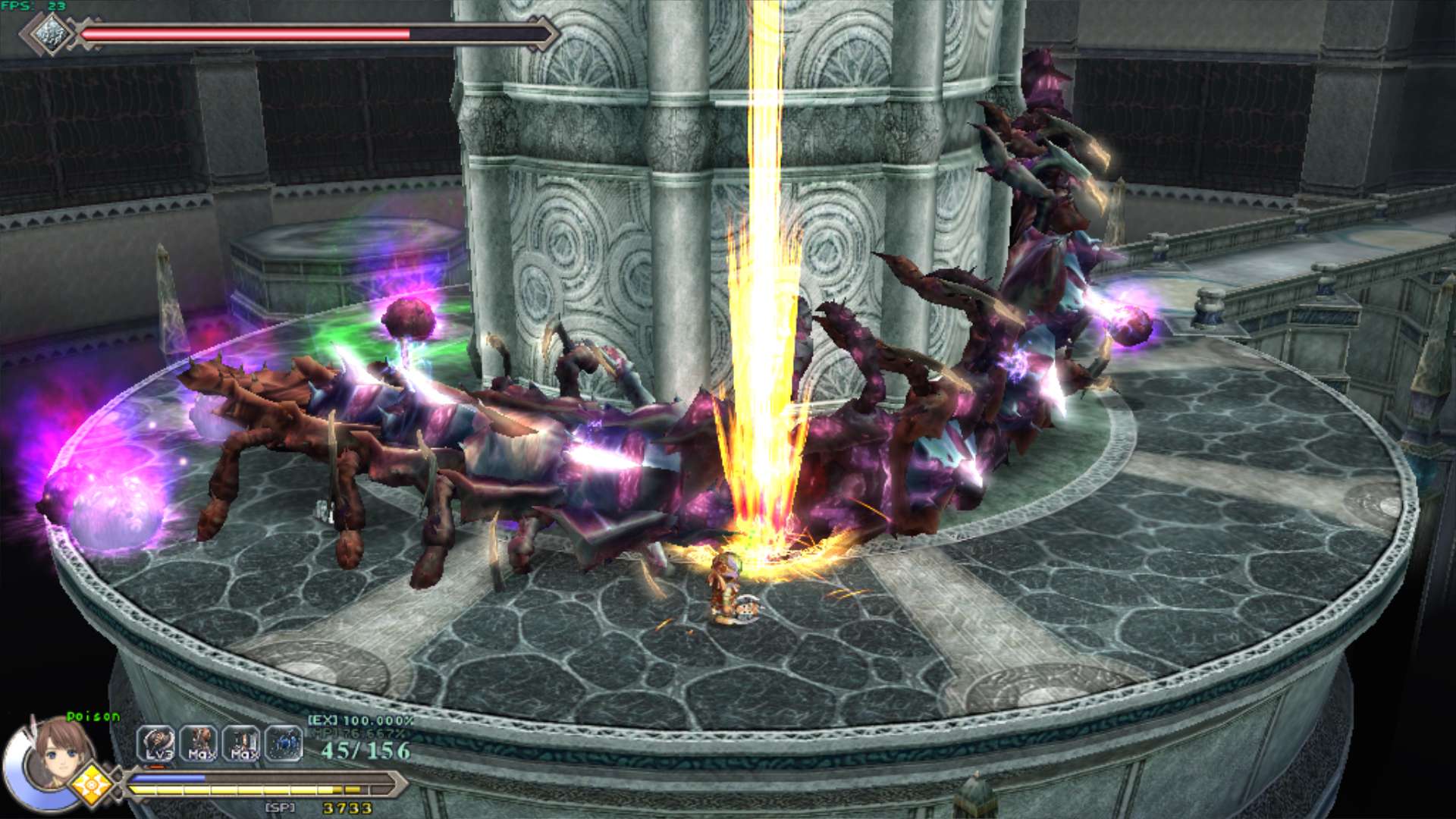1456x819 pixels.
Task: Click the yellow diamond emblem beside the portrait
Action: click(x=92, y=784)
